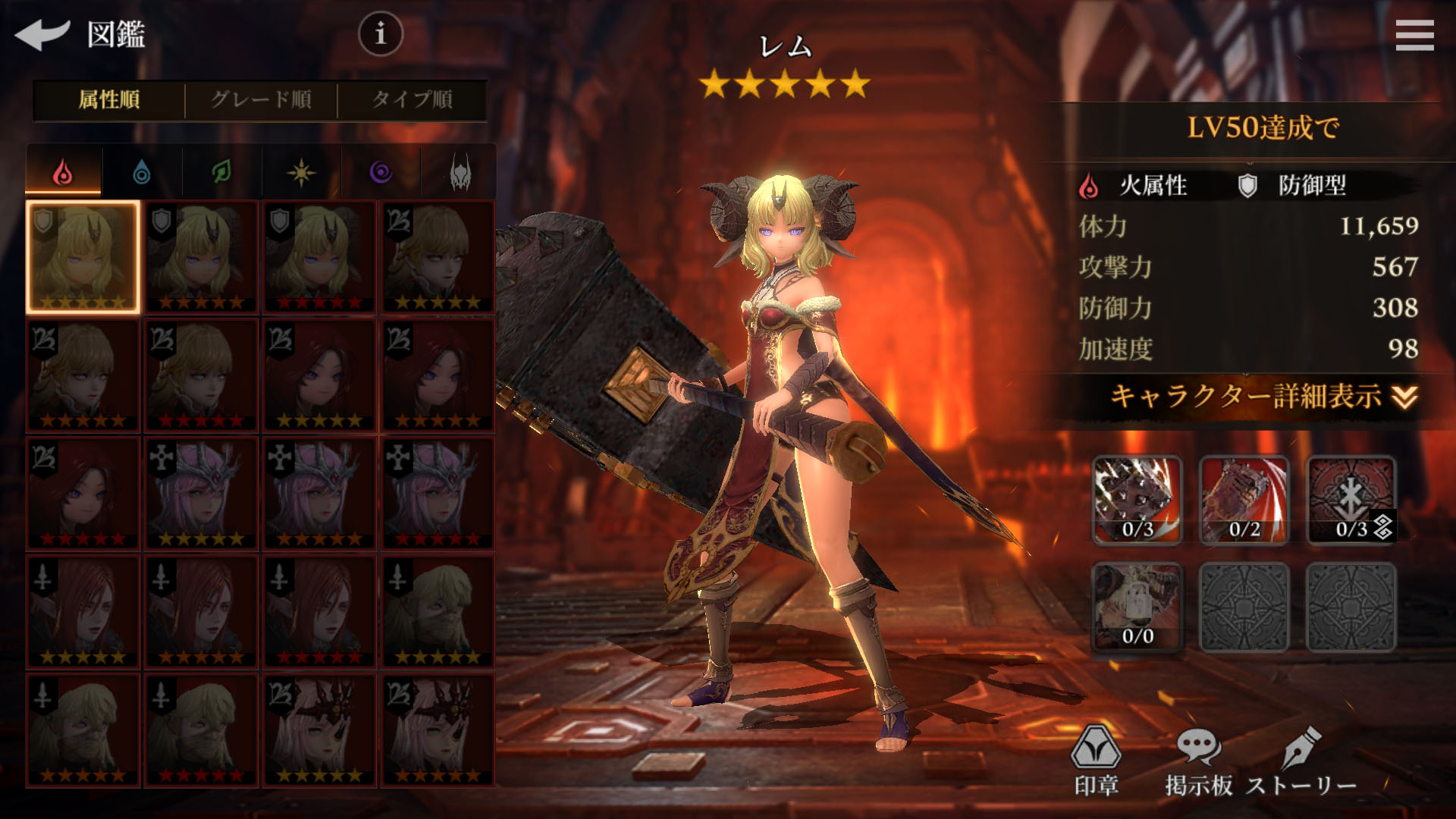Select the purple dark attribute tab
Screen dimensions: 1456x819
[x=381, y=173]
